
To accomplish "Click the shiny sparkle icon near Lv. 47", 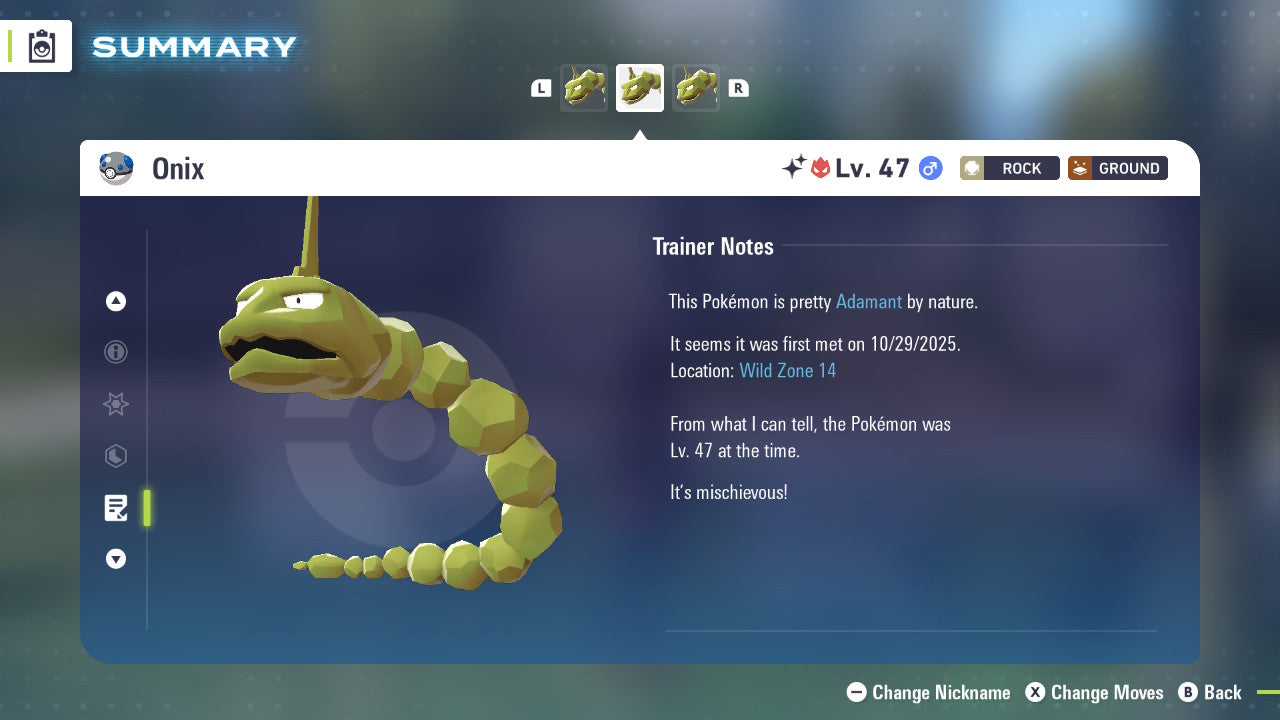I will coord(790,168).
